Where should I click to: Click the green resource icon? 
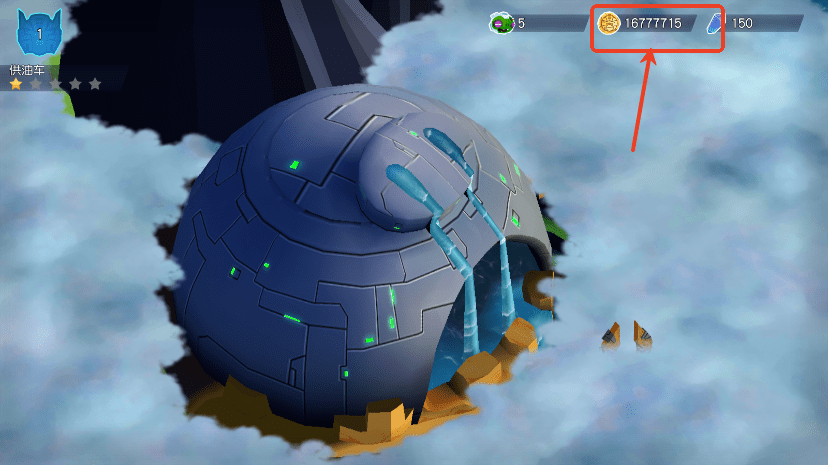pyautogui.click(x=501, y=23)
